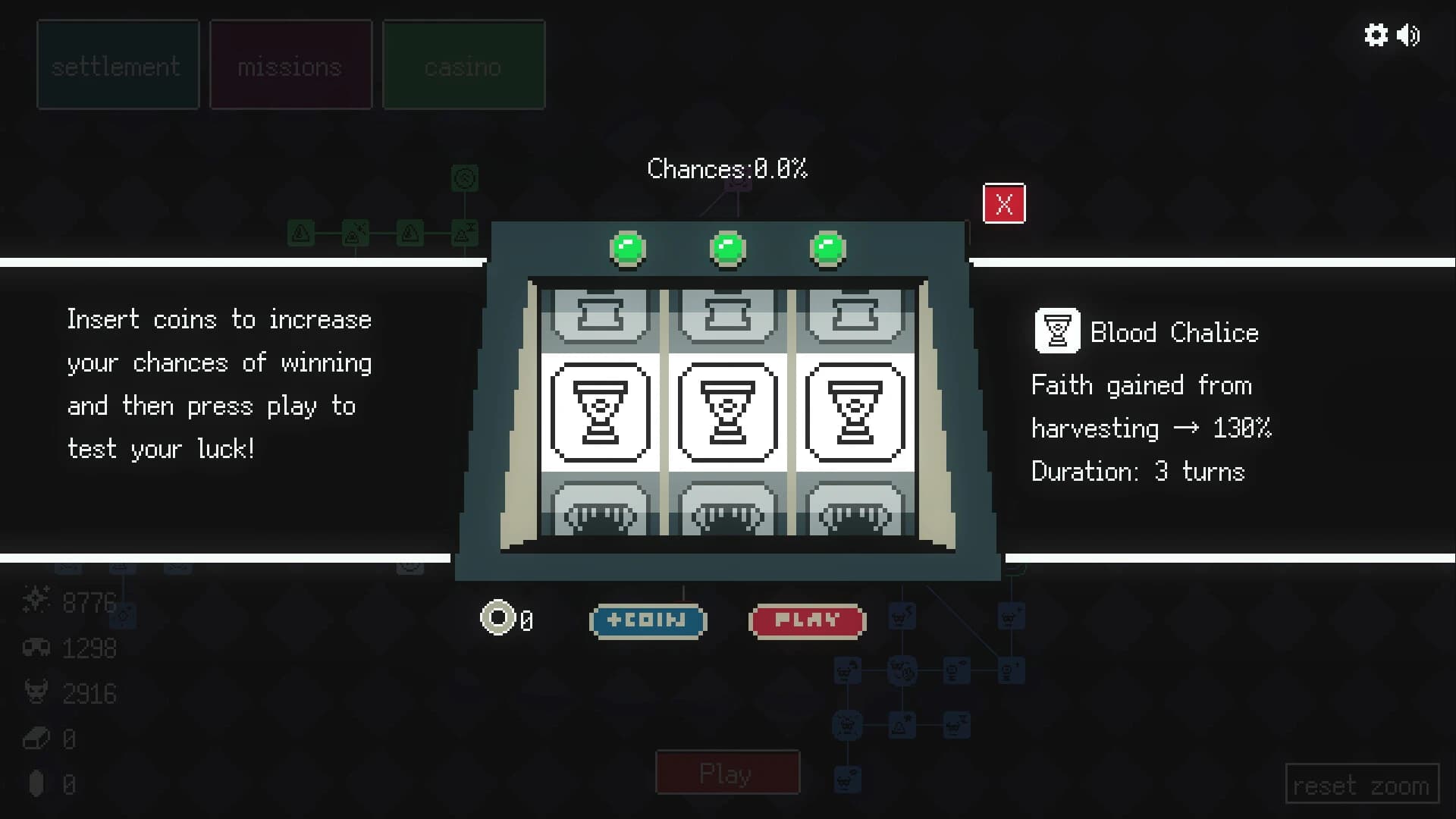Viewport: 1456px width, 819px height.
Task: Switch to the casino tab
Action: coord(463,64)
